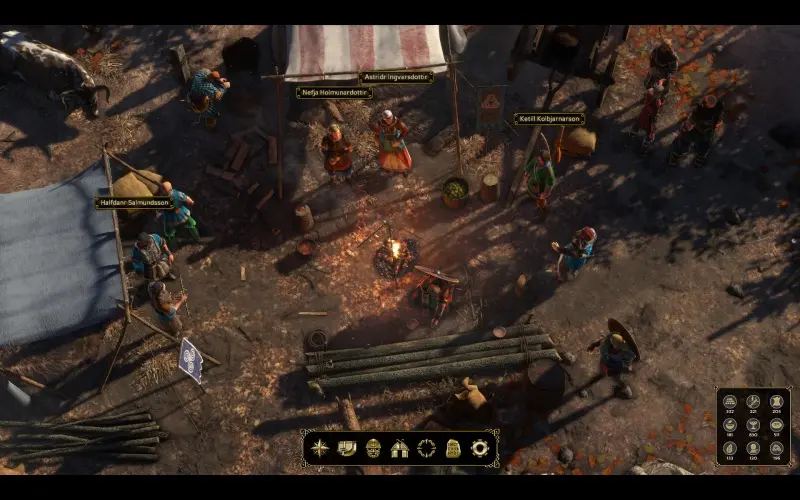This screenshot has height=500, width=800.
Task: Open the helmeted warrior face menu
Action: point(373,448)
